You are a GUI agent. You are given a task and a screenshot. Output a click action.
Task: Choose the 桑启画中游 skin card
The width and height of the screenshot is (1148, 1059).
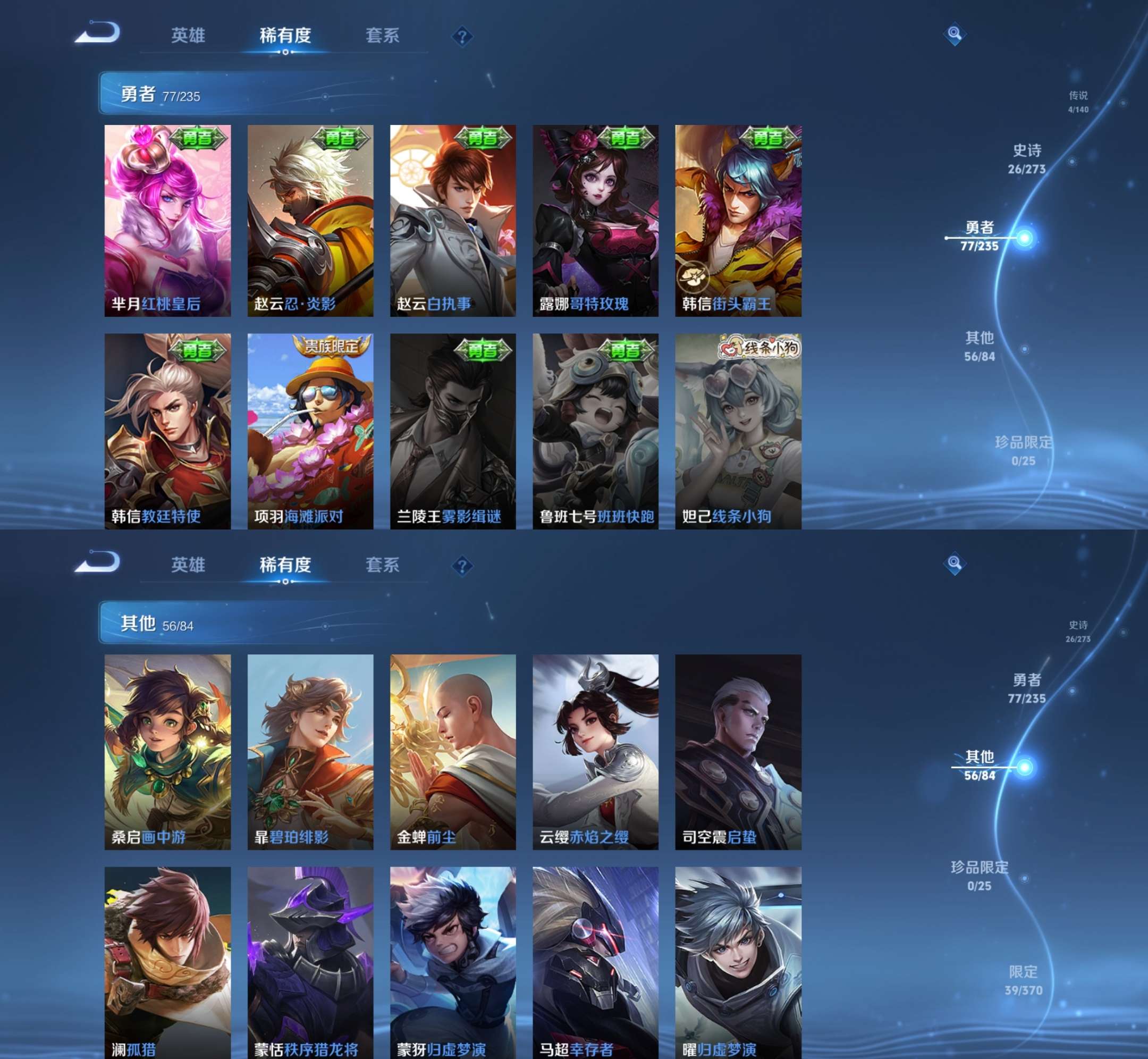coord(167,751)
